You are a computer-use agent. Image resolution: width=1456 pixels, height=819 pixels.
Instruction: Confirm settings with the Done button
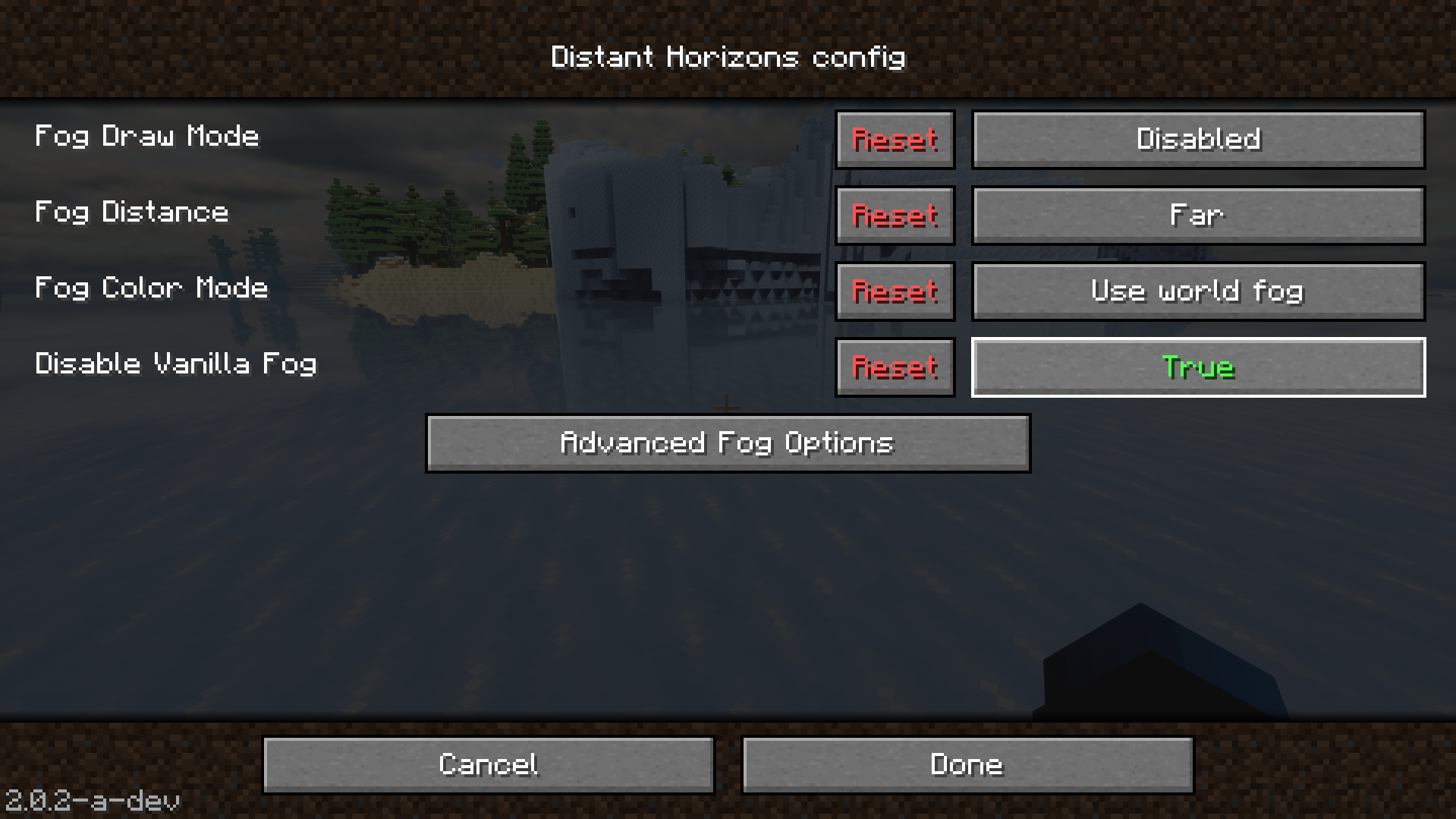(967, 764)
